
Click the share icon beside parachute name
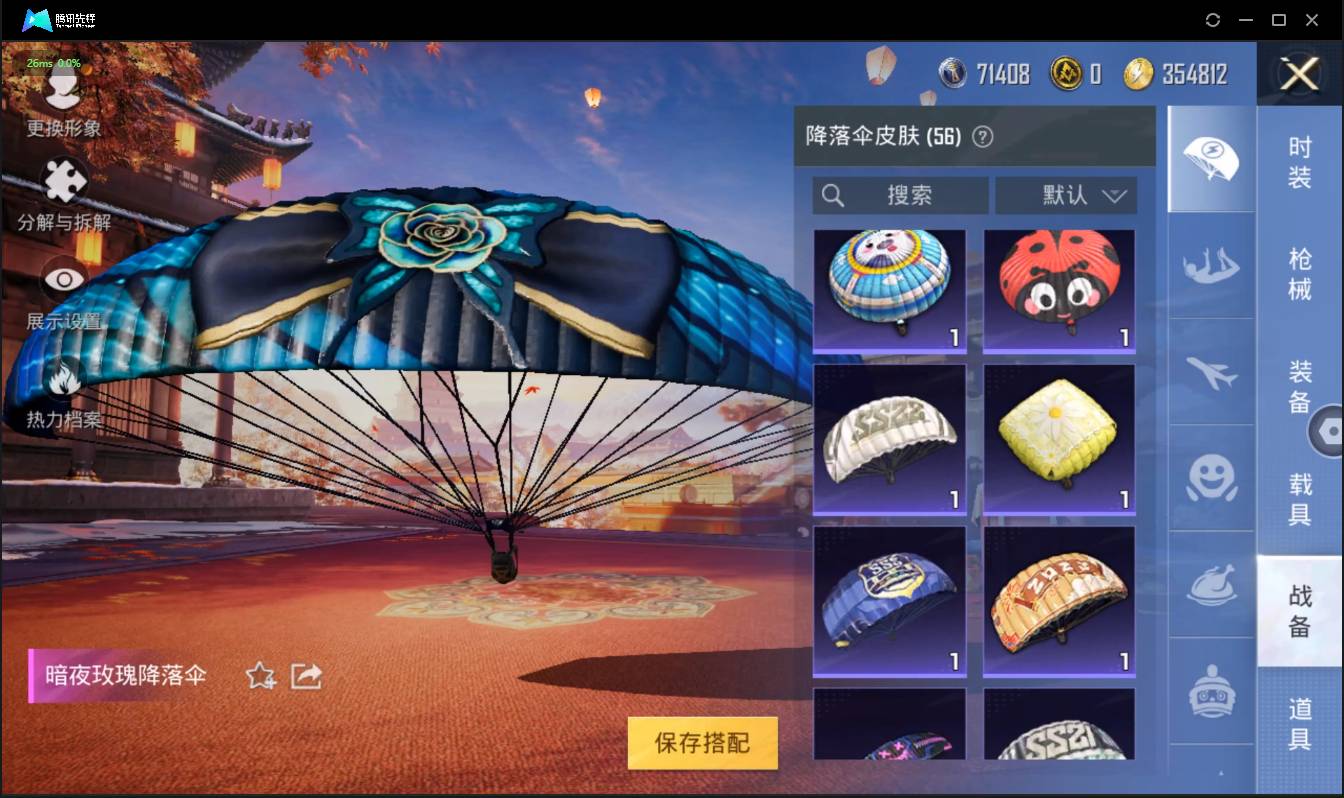(x=305, y=676)
